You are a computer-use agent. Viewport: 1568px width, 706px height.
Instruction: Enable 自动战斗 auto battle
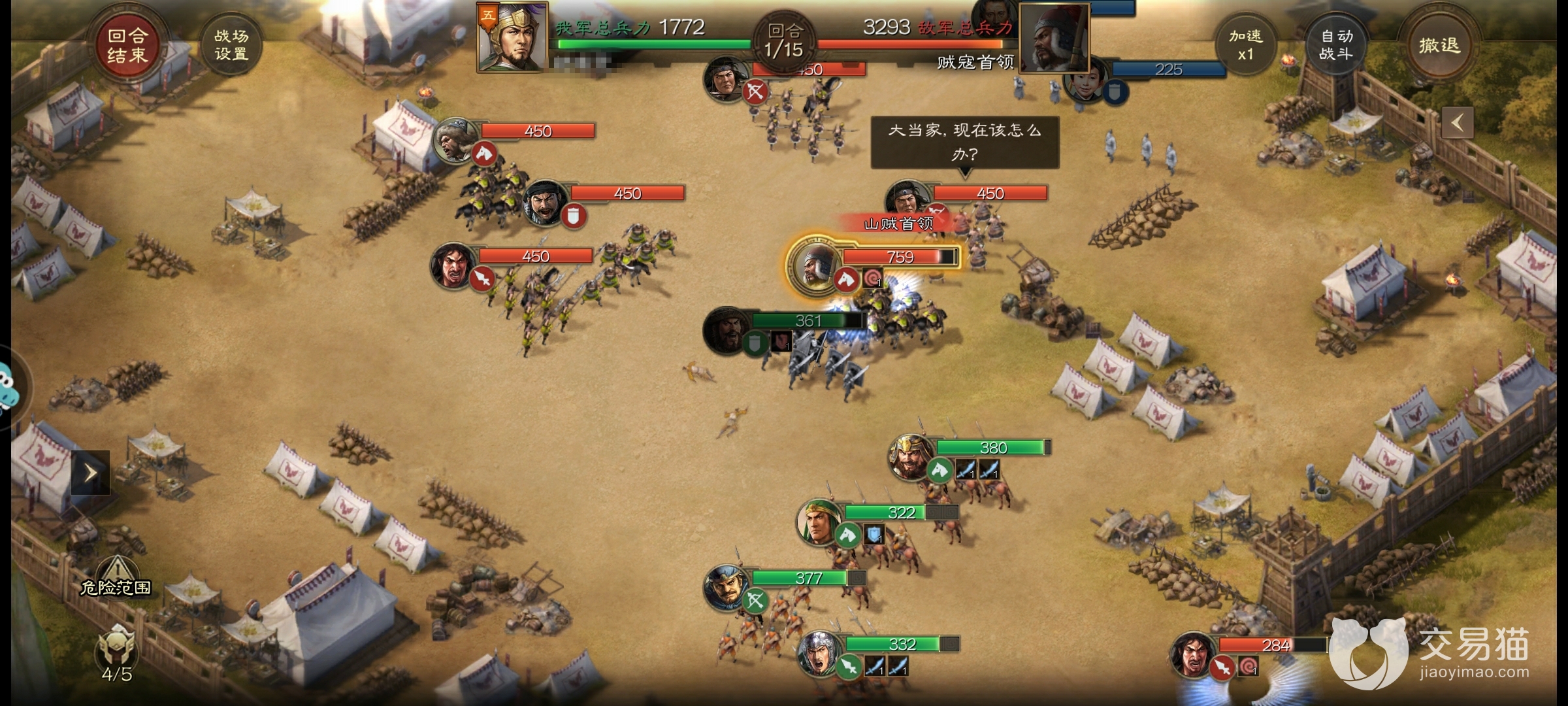(1336, 45)
